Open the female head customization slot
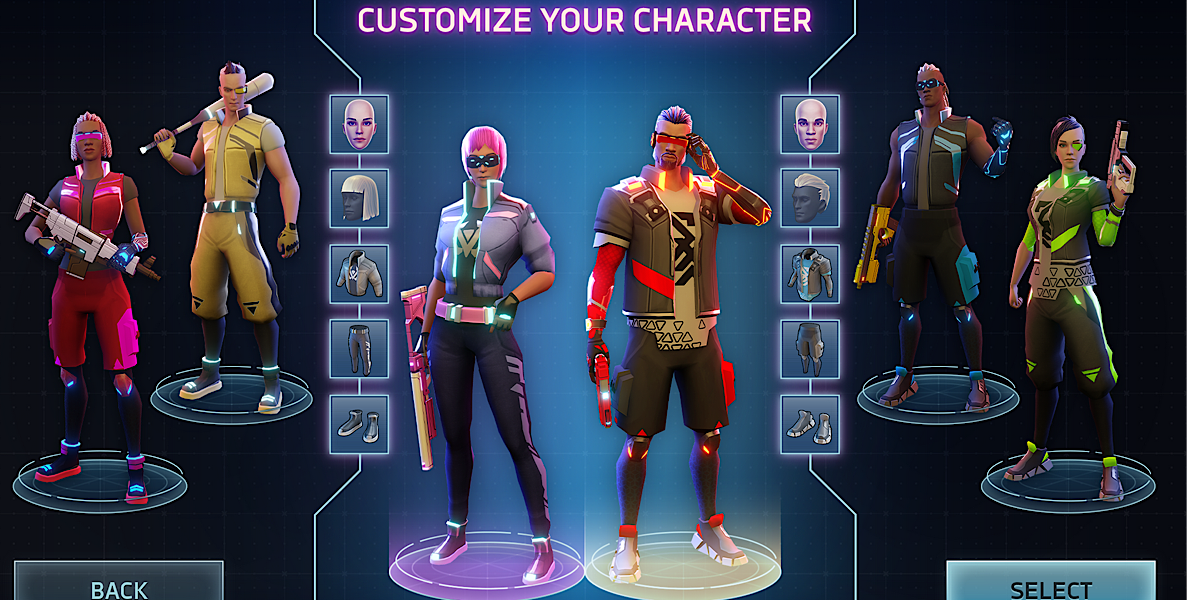The width and height of the screenshot is (1200, 600). click(x=359, y=124)
